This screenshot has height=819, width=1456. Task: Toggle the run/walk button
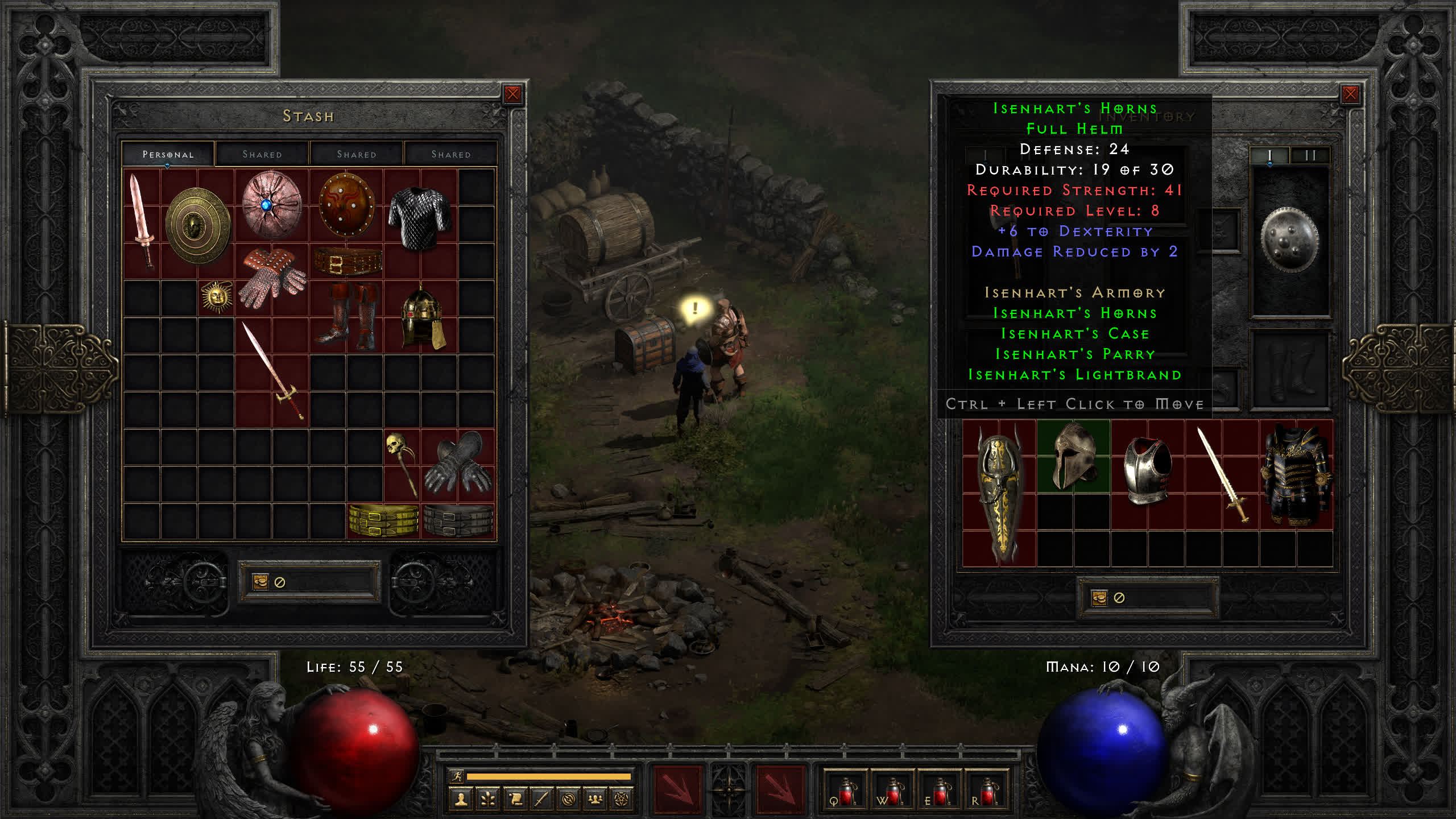click(457, 776)
